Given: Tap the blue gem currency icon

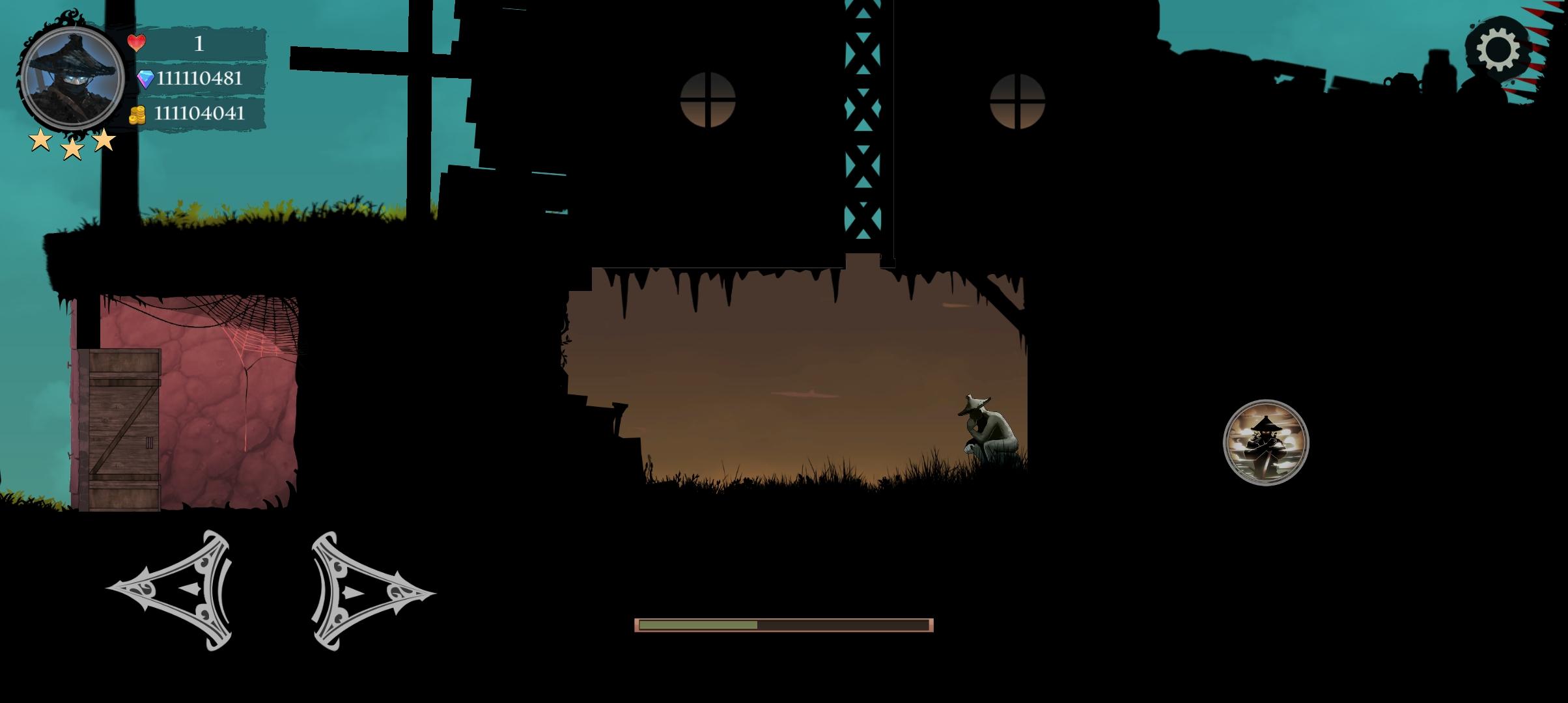Looking at the screenshot, I should click(145, 79).
